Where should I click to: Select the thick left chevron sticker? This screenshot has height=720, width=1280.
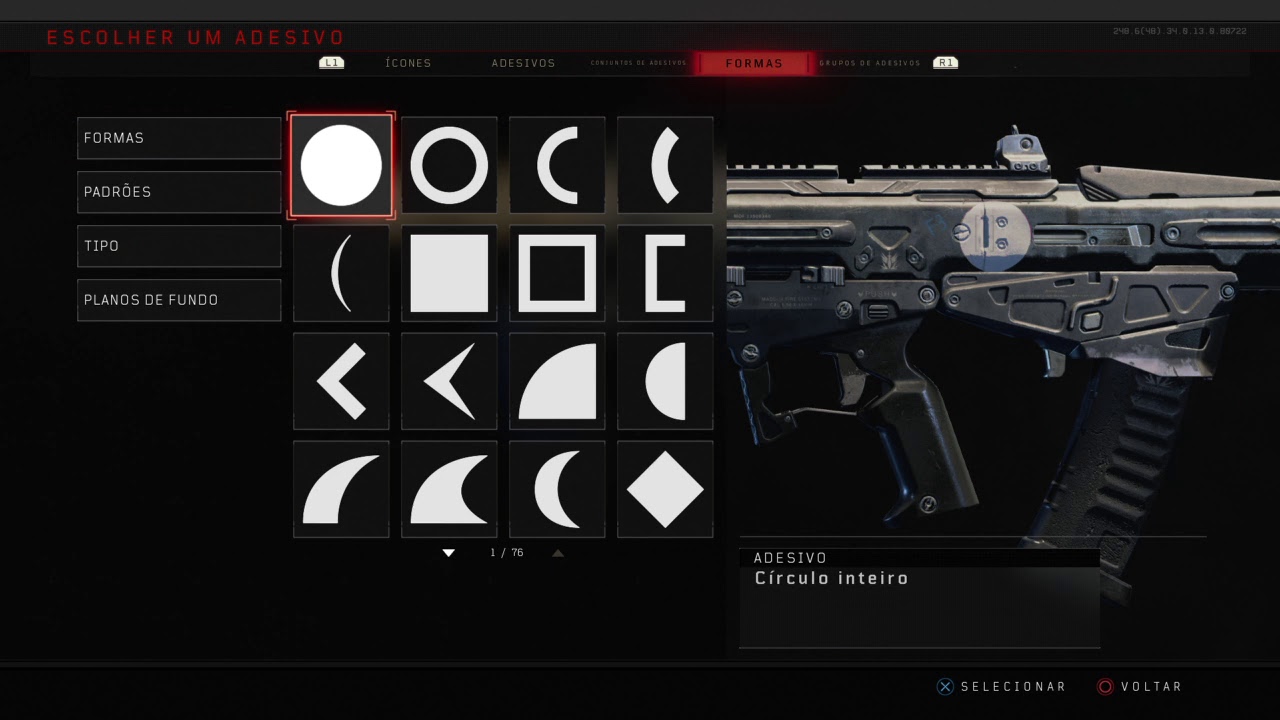pos(341,381)
